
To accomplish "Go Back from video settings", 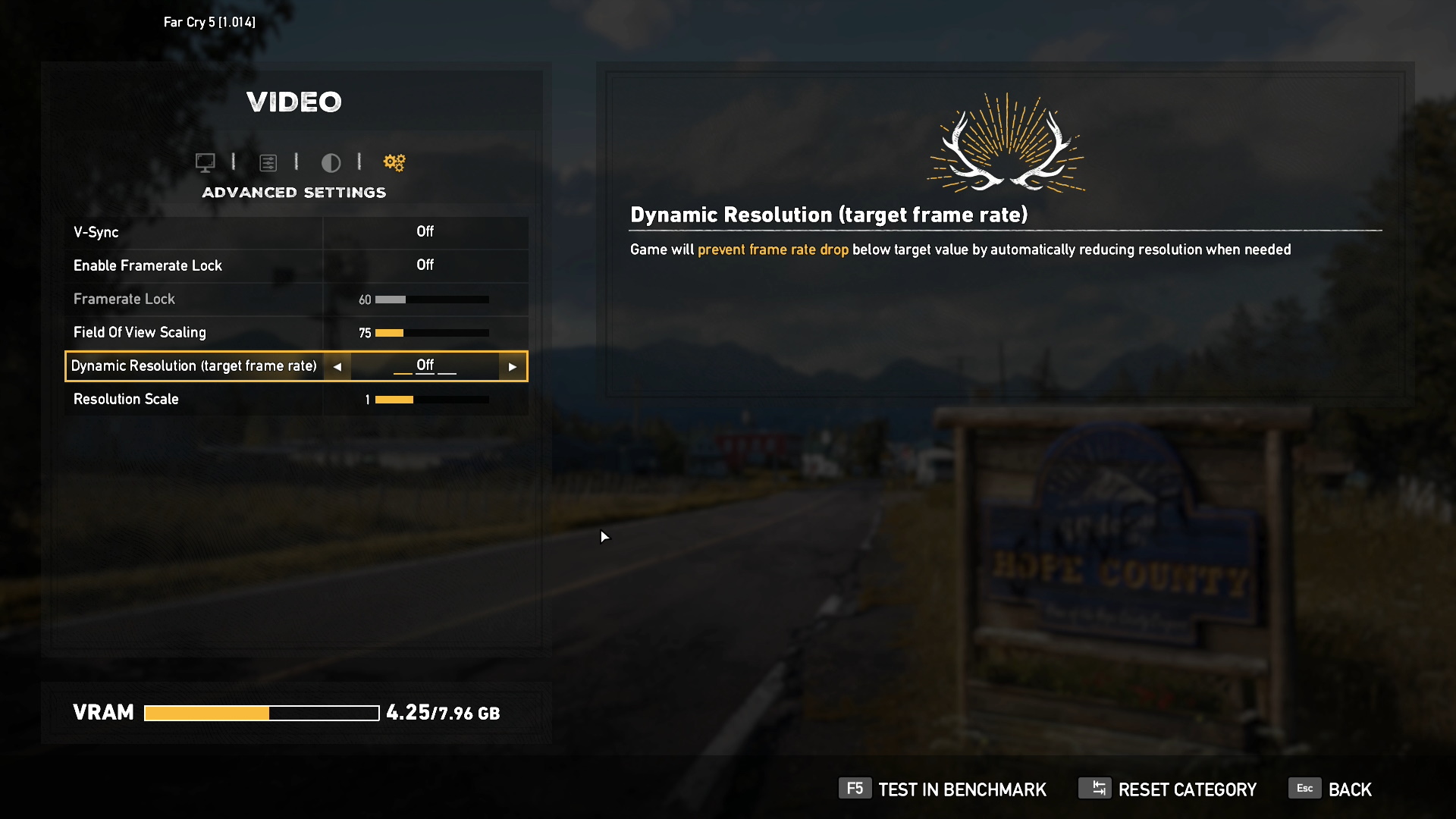I will (1331, 789).
